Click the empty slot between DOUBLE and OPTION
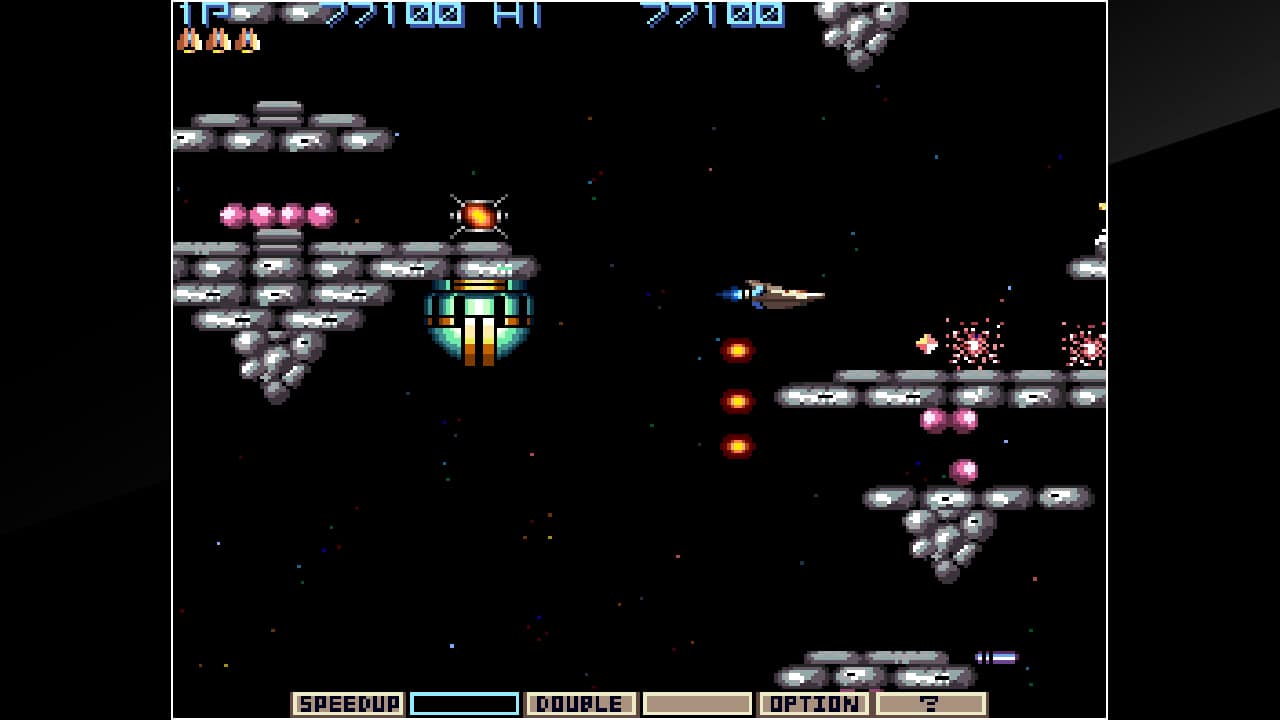Screen dimensions: 1280x720 [x=699, y=703]
